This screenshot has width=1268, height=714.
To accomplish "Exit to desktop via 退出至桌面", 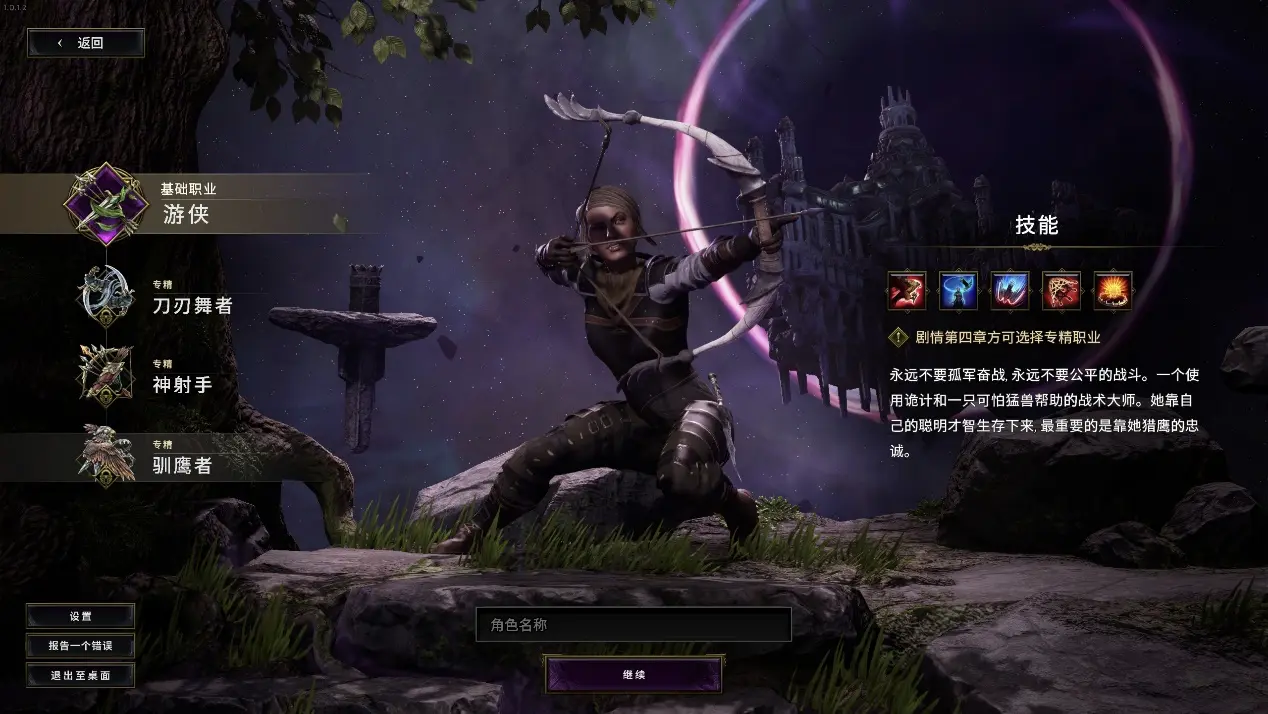I will point(80,675).
